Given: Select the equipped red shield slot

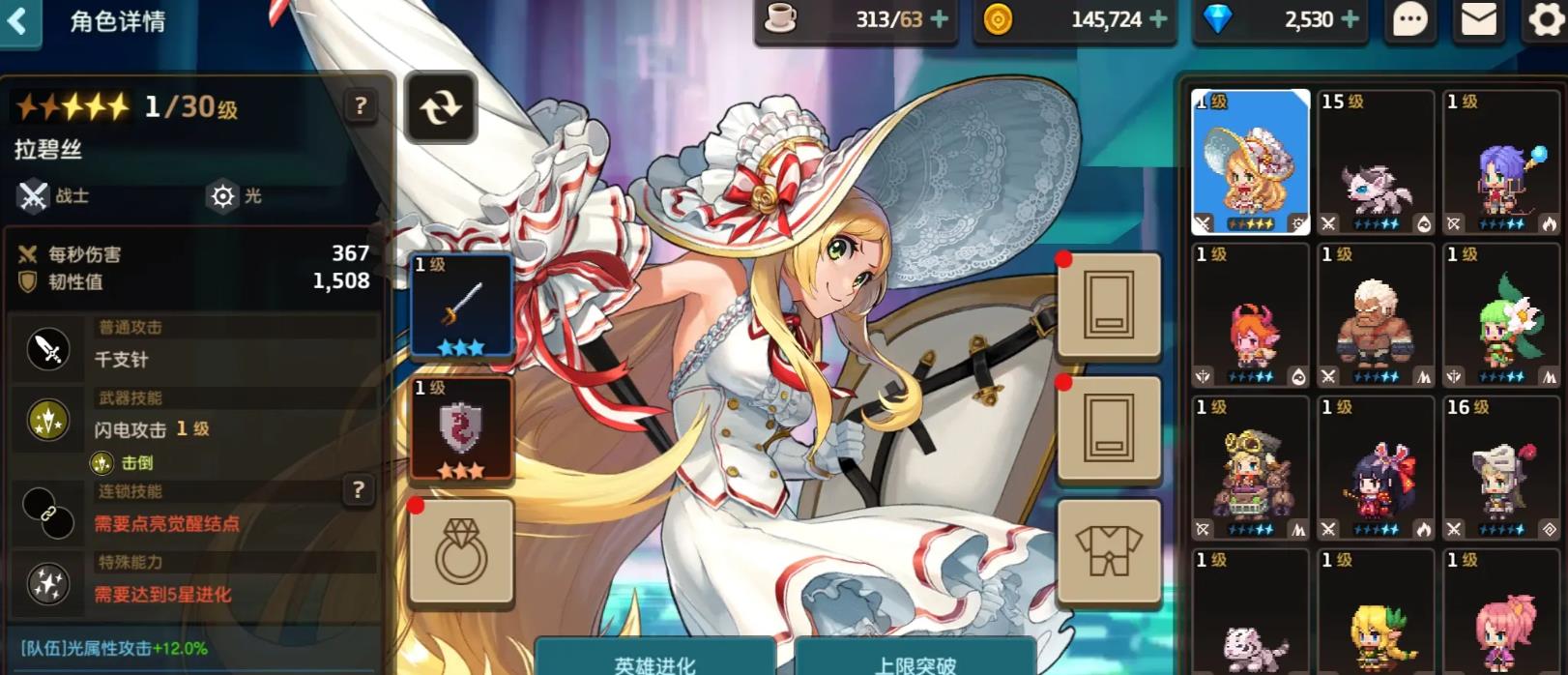Looking at the screenshot, I should [461, 428].
